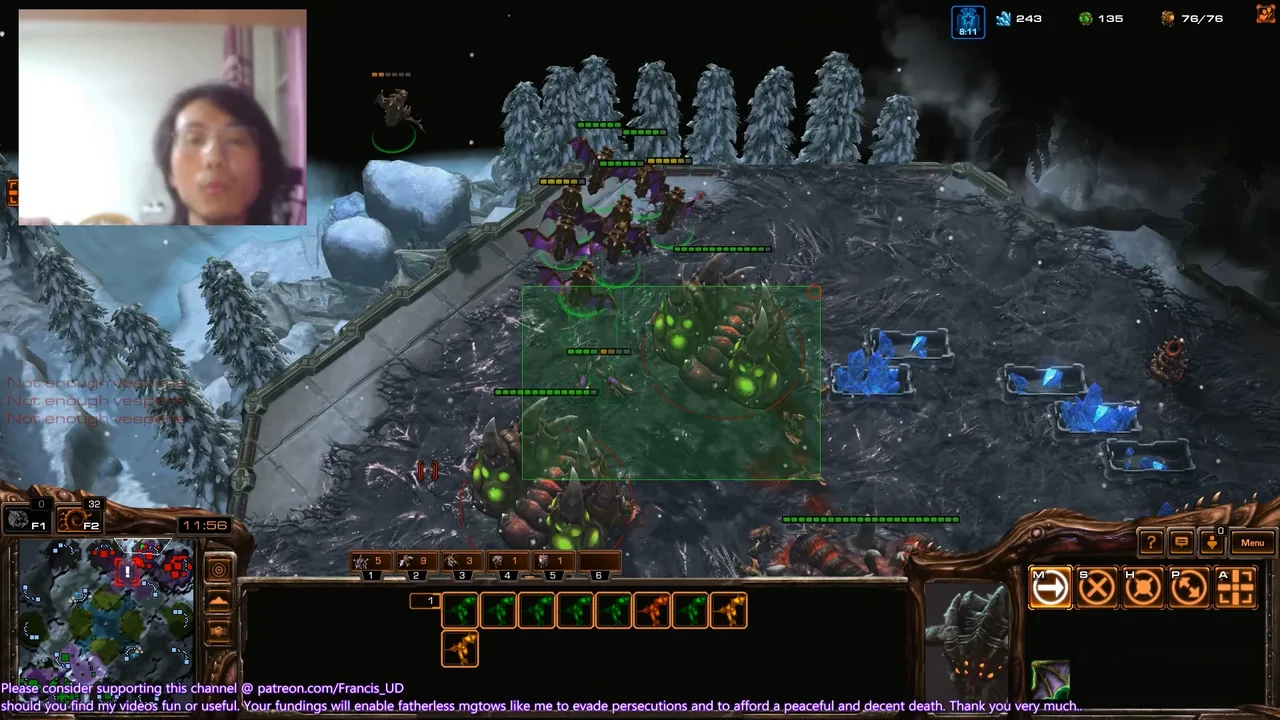The height and width of the screenshot is (720, 1280).
Task: Open the game Menu button
Action: point(1252,543)
